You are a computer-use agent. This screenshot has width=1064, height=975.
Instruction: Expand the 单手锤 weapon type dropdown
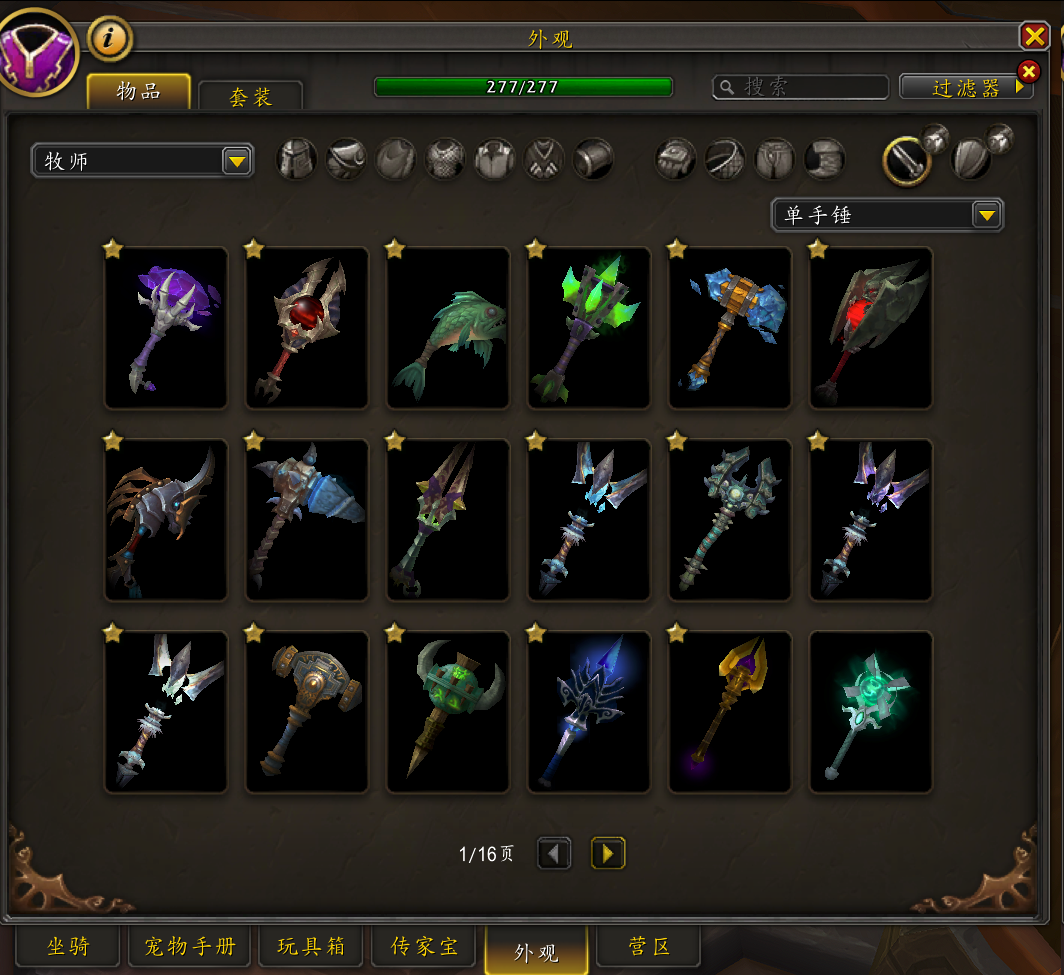(x=986, y=215)
